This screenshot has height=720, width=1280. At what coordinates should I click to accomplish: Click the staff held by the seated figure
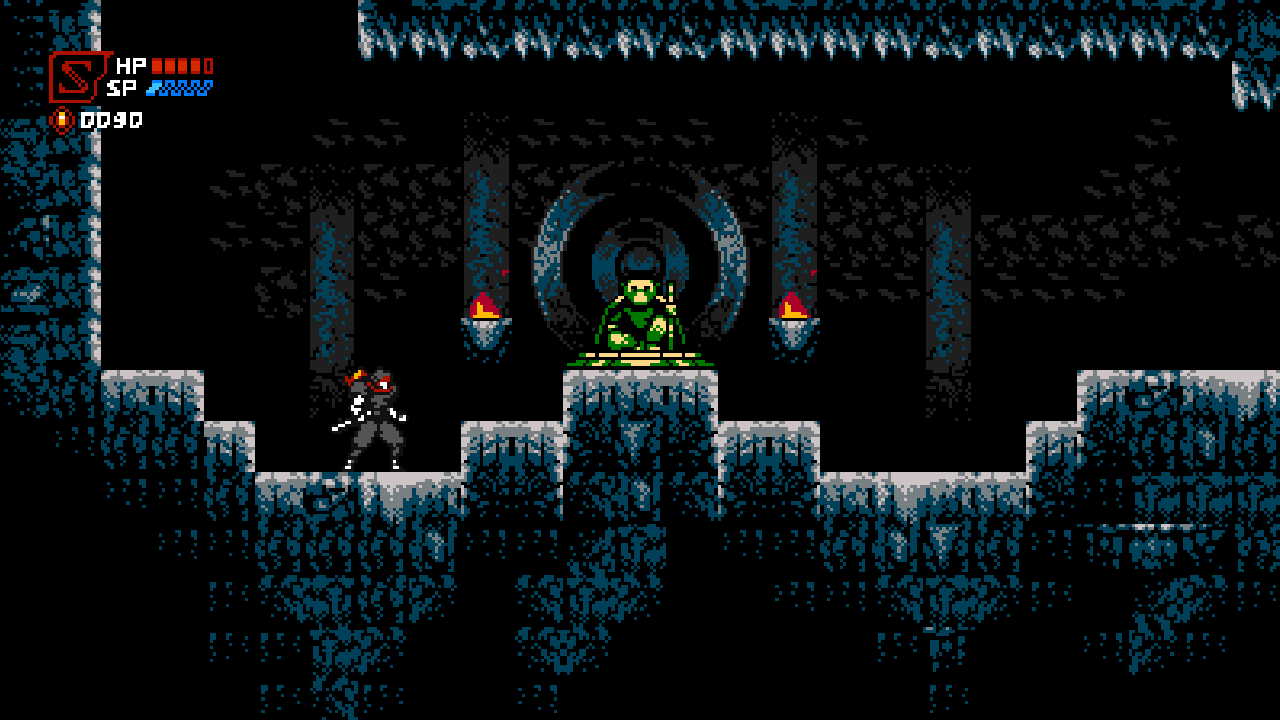(670, 315)
